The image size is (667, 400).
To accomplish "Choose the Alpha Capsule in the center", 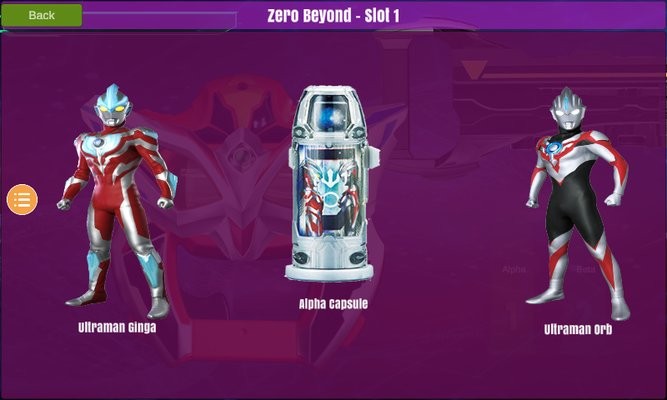I will (x=333, y=185).
